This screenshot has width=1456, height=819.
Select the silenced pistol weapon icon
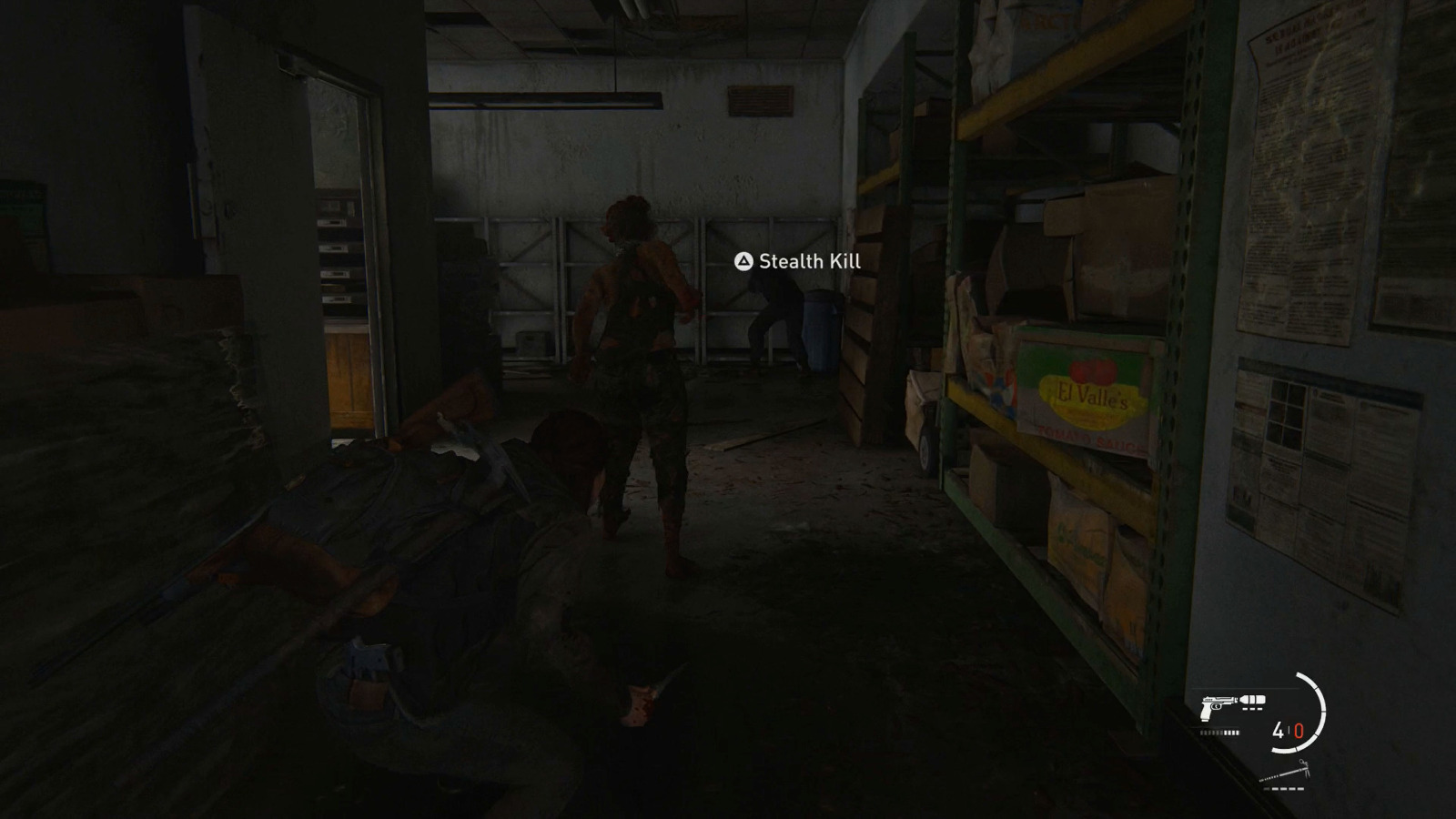click(1218, 705)
